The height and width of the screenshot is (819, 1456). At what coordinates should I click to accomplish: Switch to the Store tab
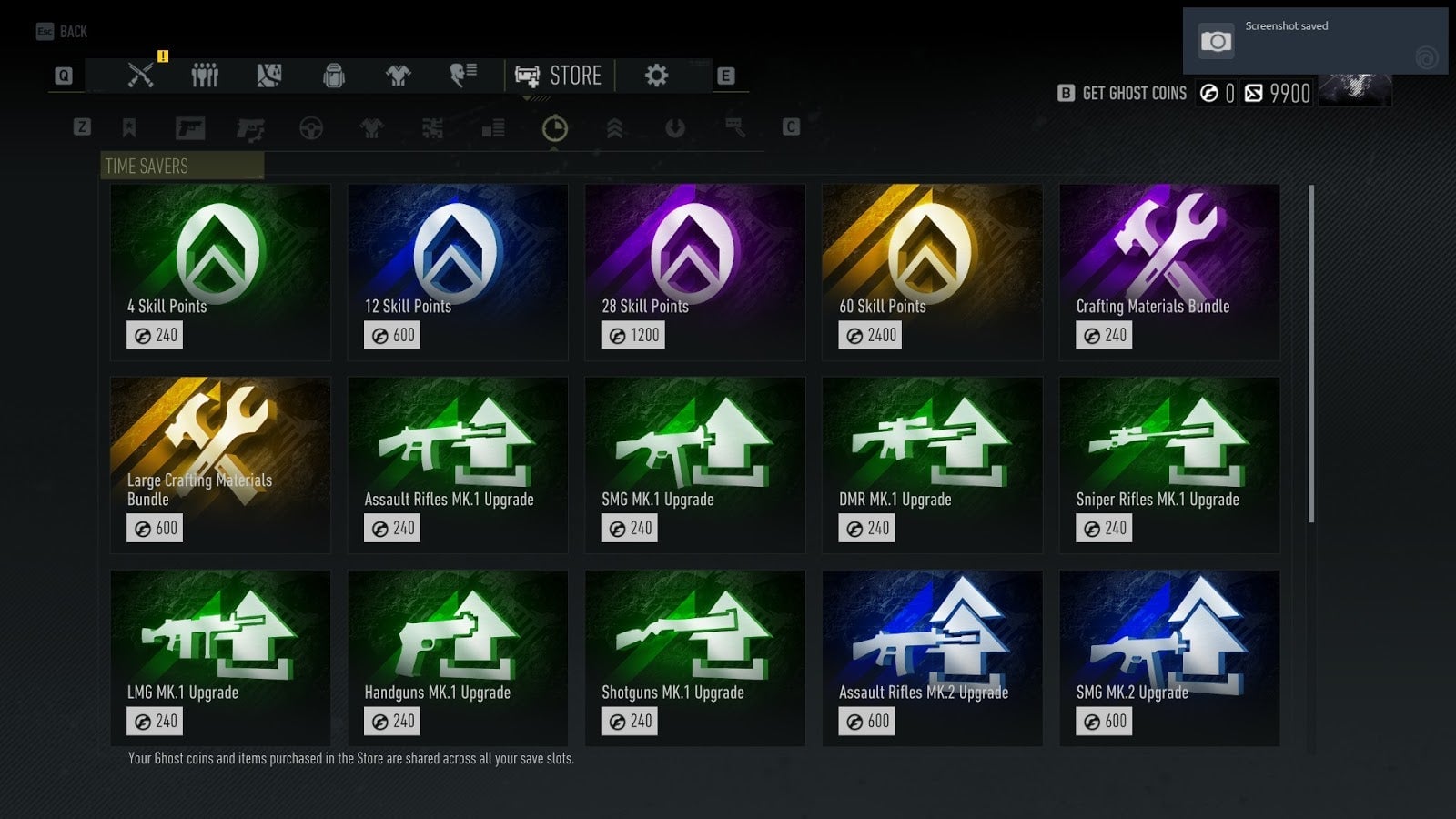pyautogui.click(x=559, y=76)
